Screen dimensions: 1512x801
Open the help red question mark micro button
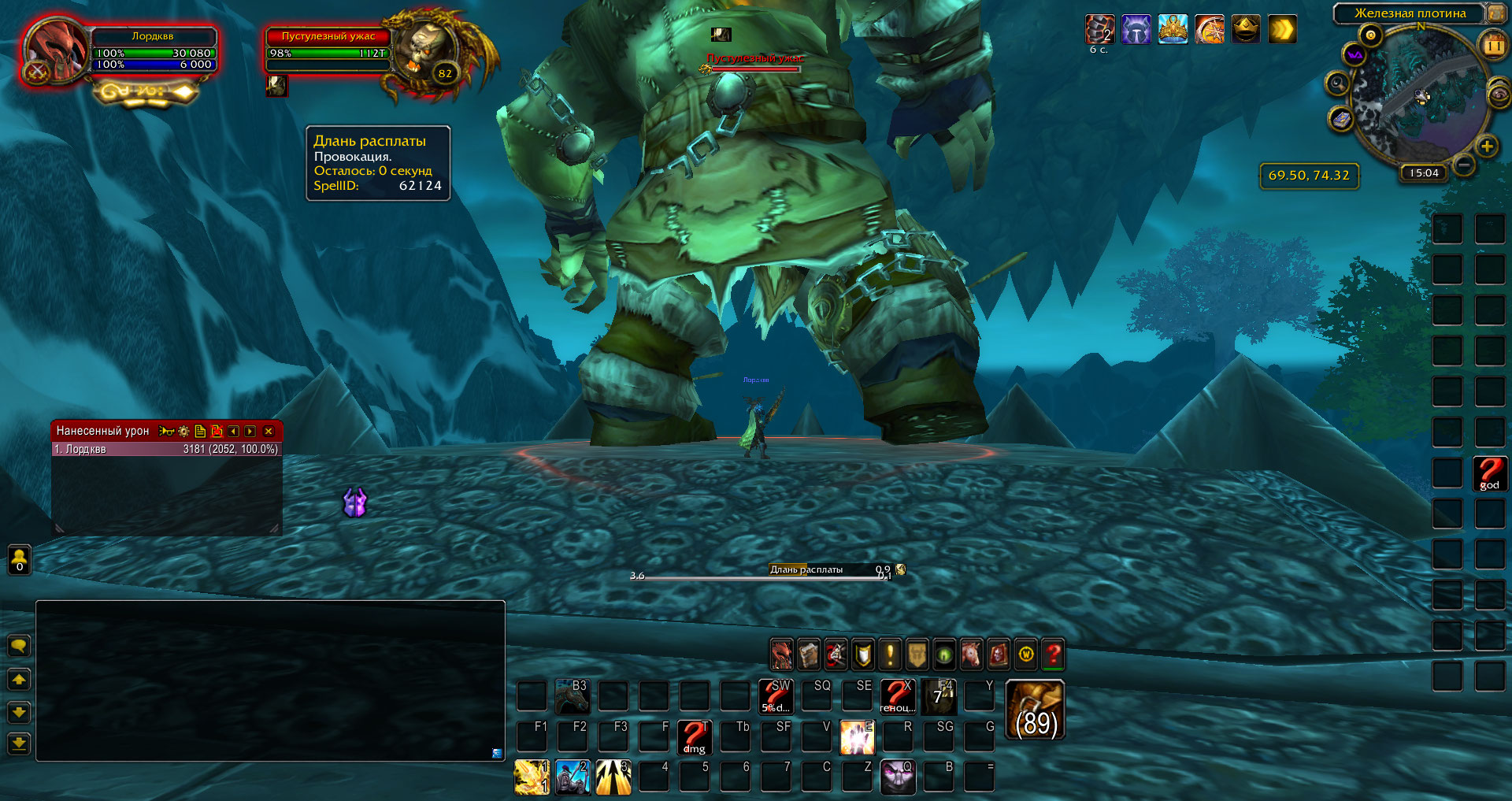(x=1053, y=655)
